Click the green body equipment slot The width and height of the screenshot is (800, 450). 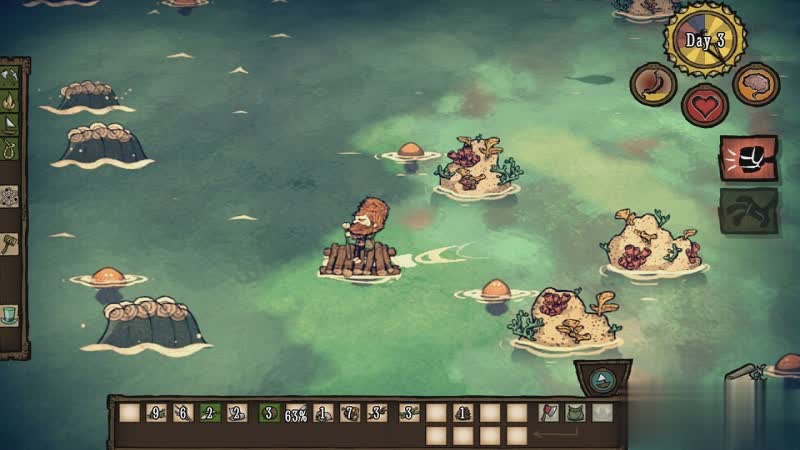tap(575, 411)
